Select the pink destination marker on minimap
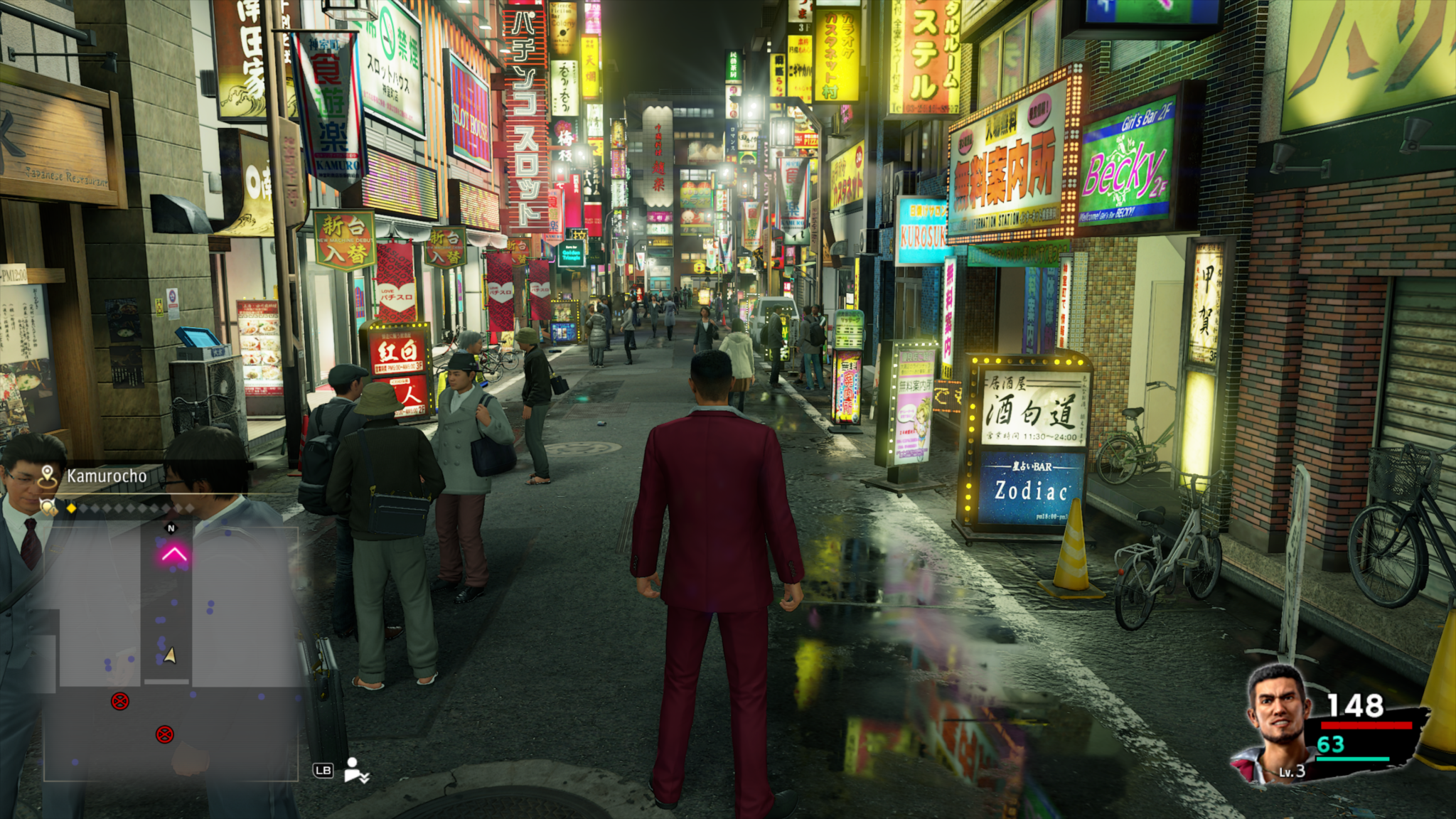Screen dimensions: 1456x819 (x=174, y=554)
